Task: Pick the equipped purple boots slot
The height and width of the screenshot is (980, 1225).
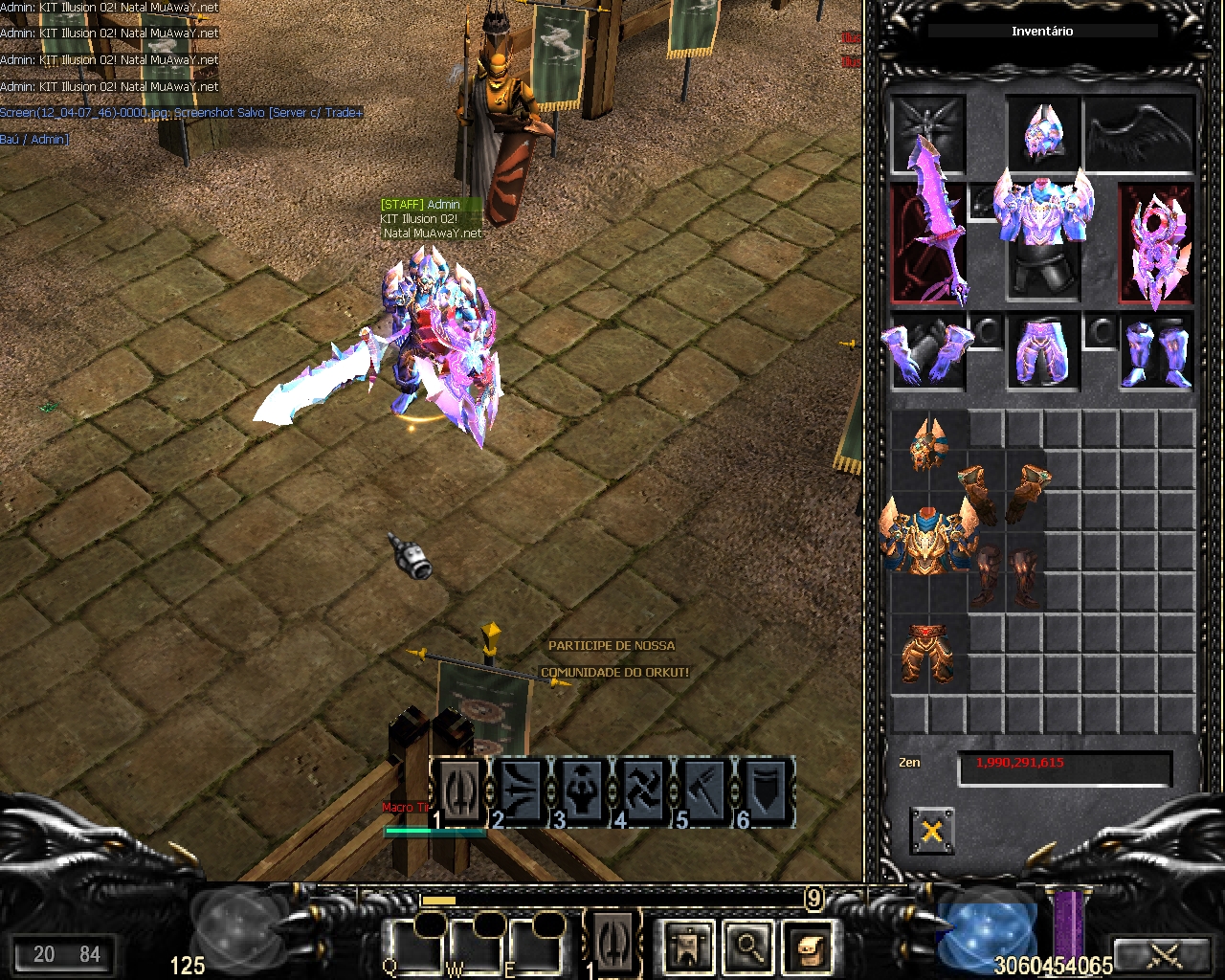Action: click(x=1156, y=351)
